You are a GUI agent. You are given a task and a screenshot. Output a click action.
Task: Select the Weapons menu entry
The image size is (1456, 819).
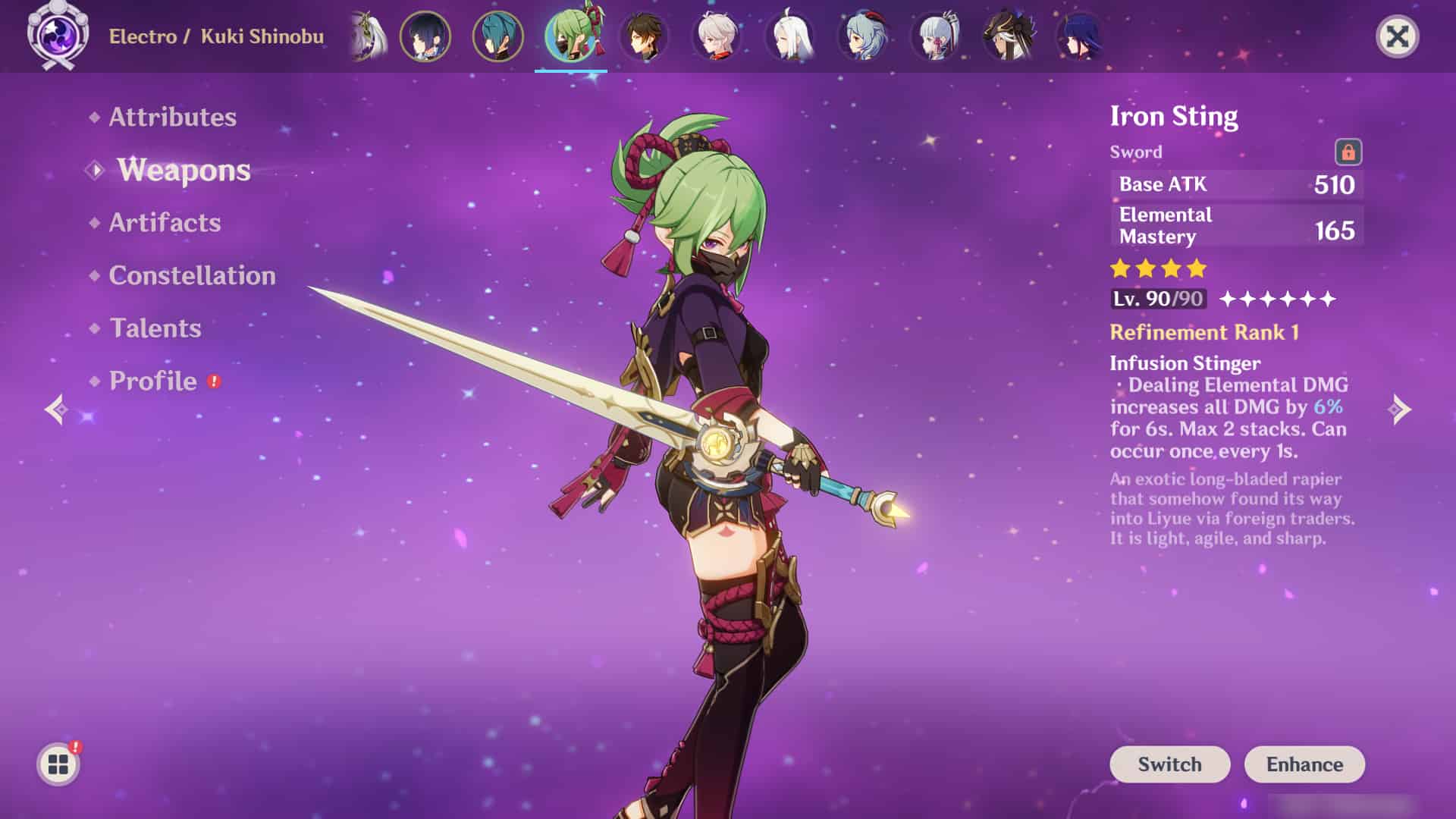tap(184, 170)
